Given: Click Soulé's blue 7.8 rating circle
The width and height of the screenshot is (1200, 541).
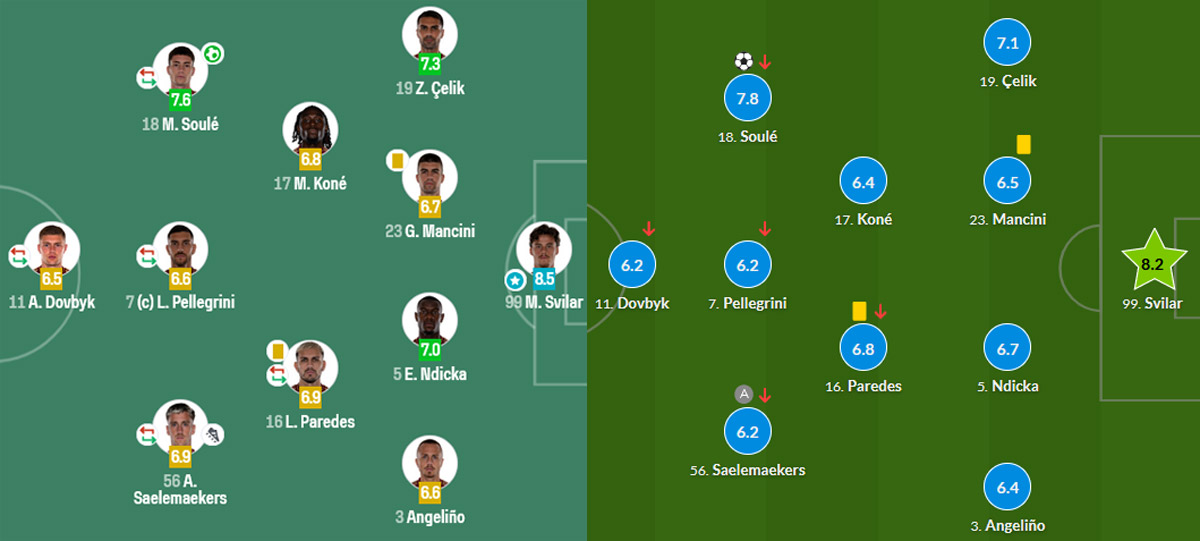Looking at the screenshot, I should click(x=748, y=98).
